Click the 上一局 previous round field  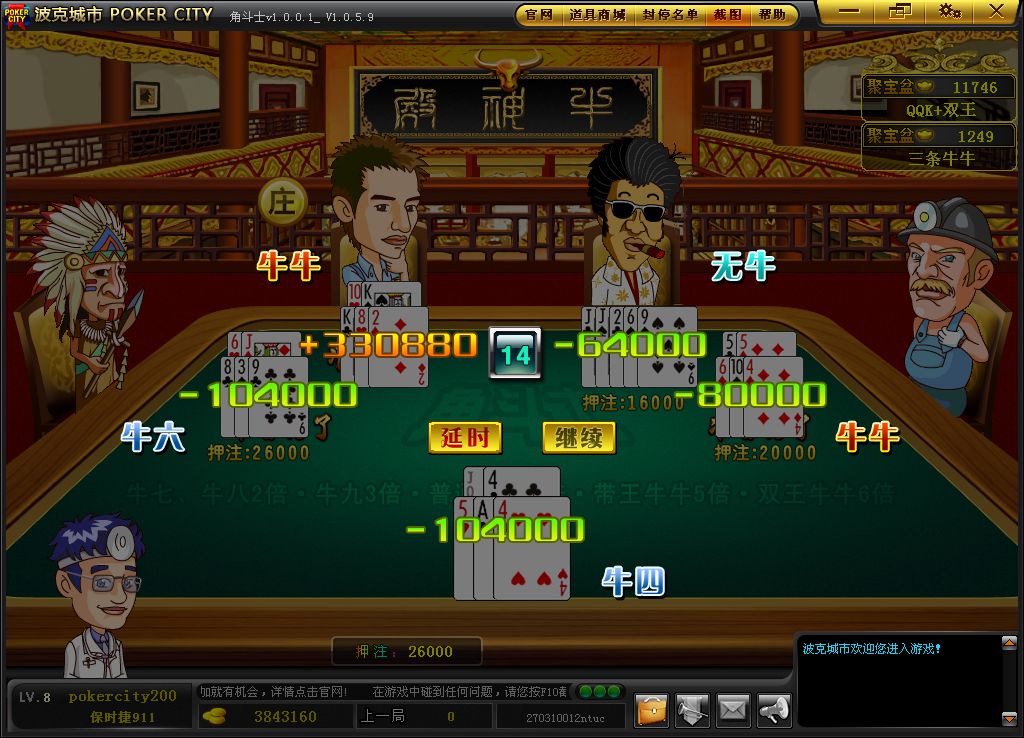424,716
